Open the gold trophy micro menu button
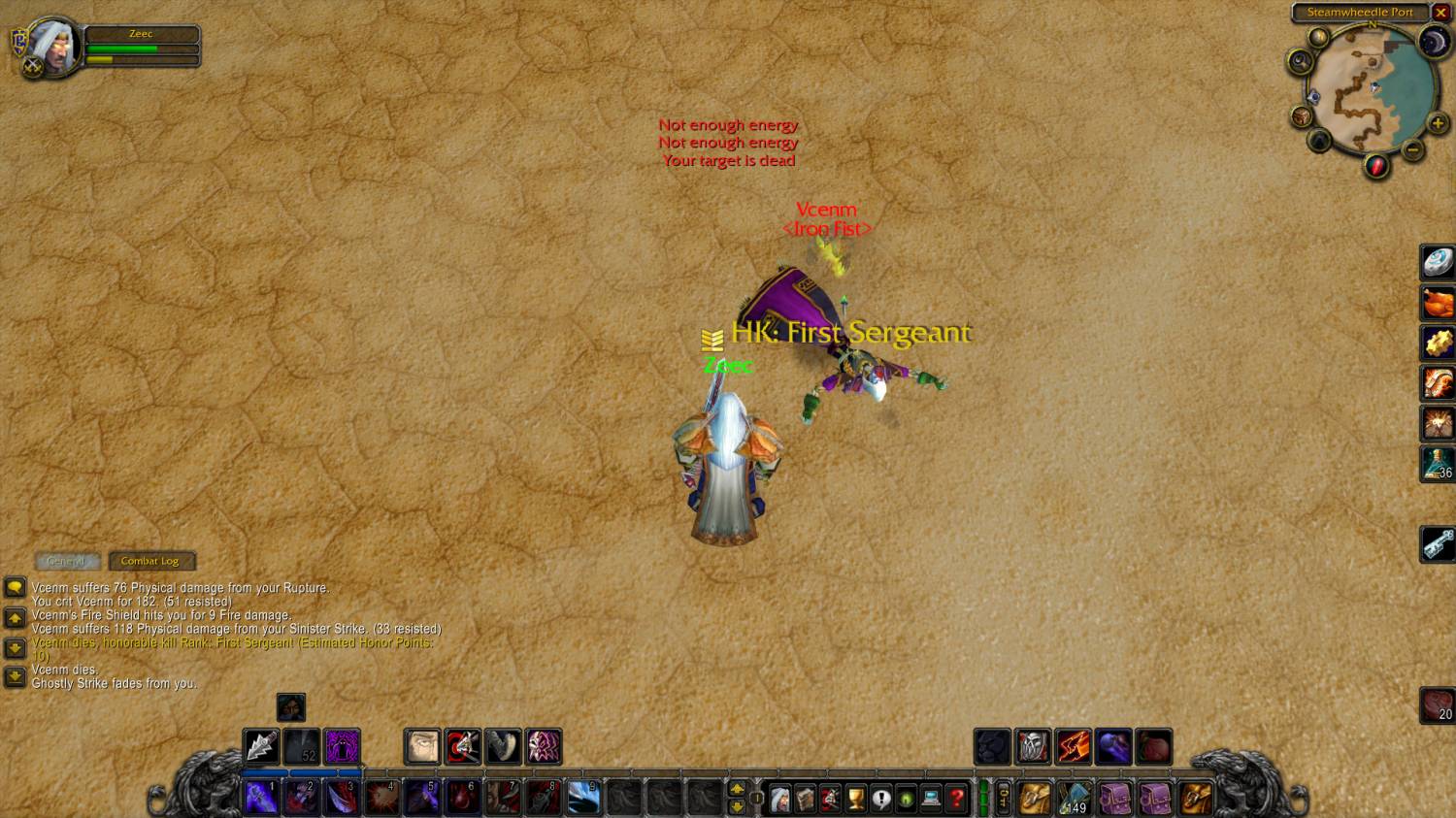 tap(855, 799)
